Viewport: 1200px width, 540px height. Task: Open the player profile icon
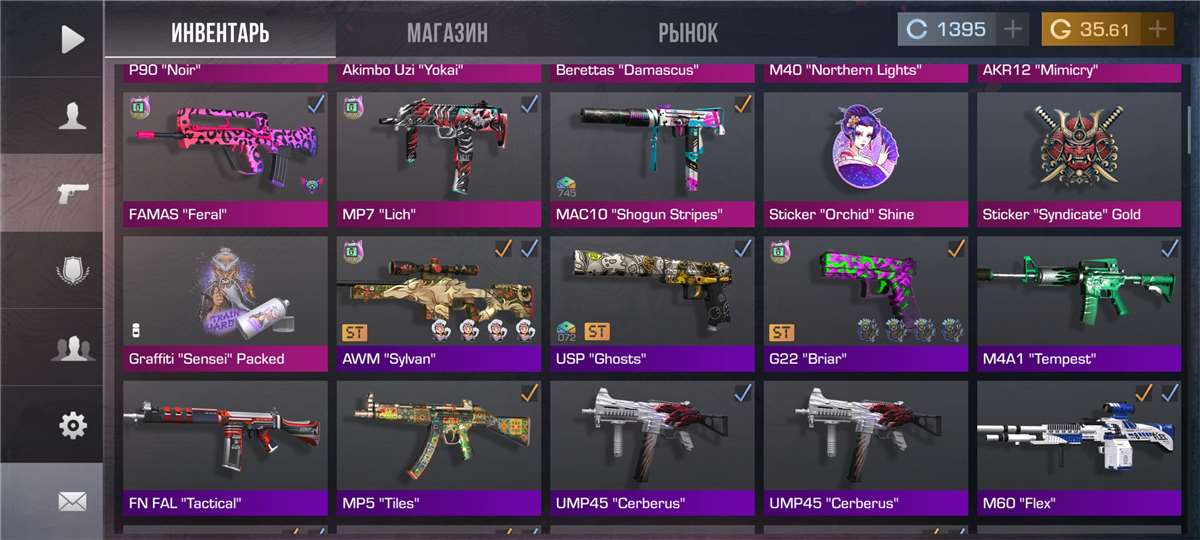72,117
